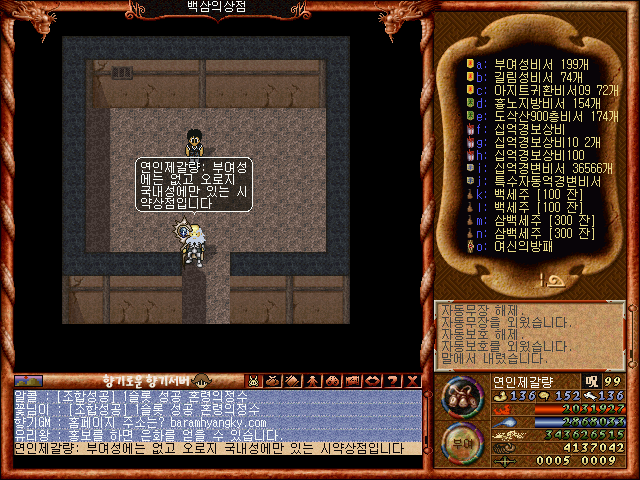
Task: Click the X icon on the toolbar
Action: point(410,380)
